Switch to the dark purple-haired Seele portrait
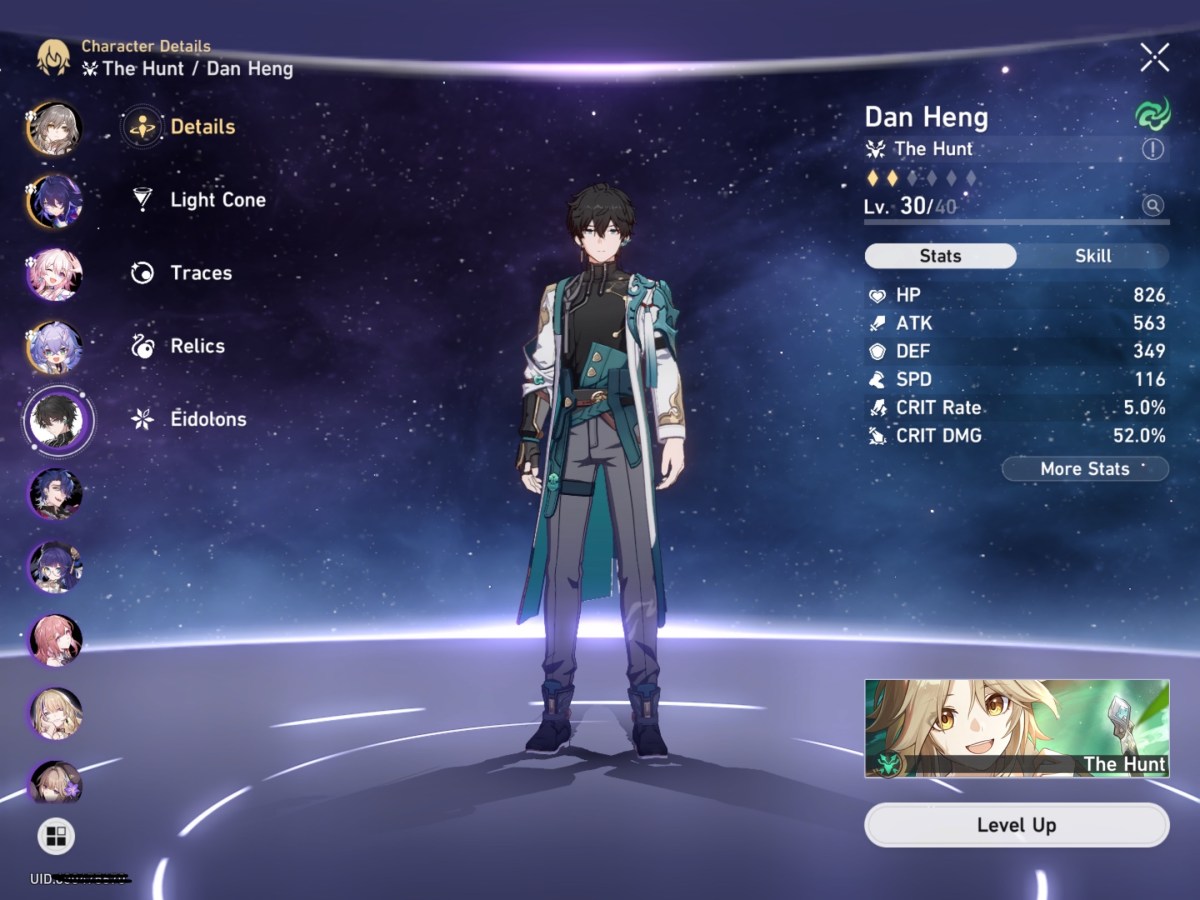 [54, 201]
